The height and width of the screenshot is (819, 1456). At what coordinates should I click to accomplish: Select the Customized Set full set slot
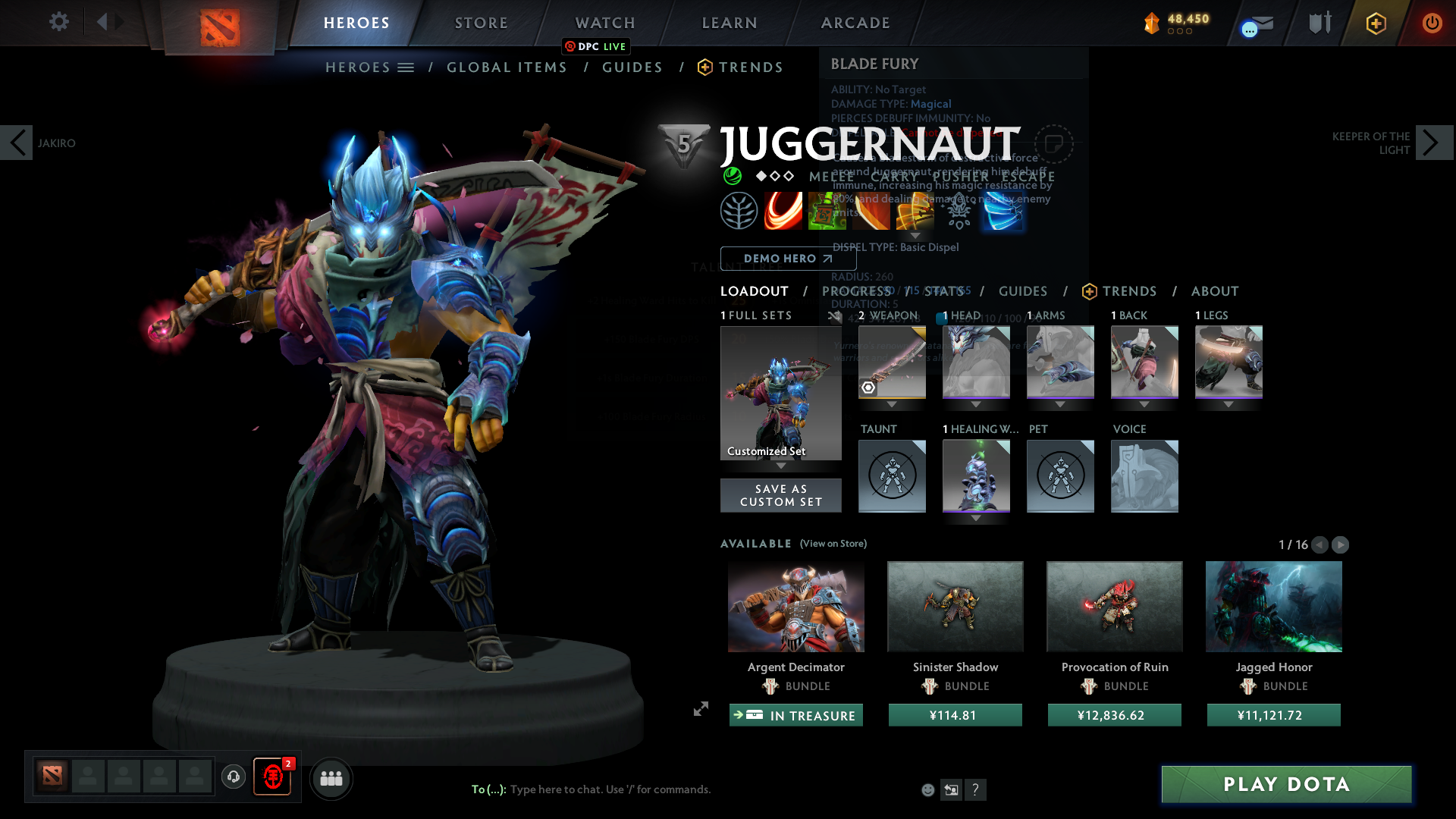pyautogui.click(x=780, y=393)
